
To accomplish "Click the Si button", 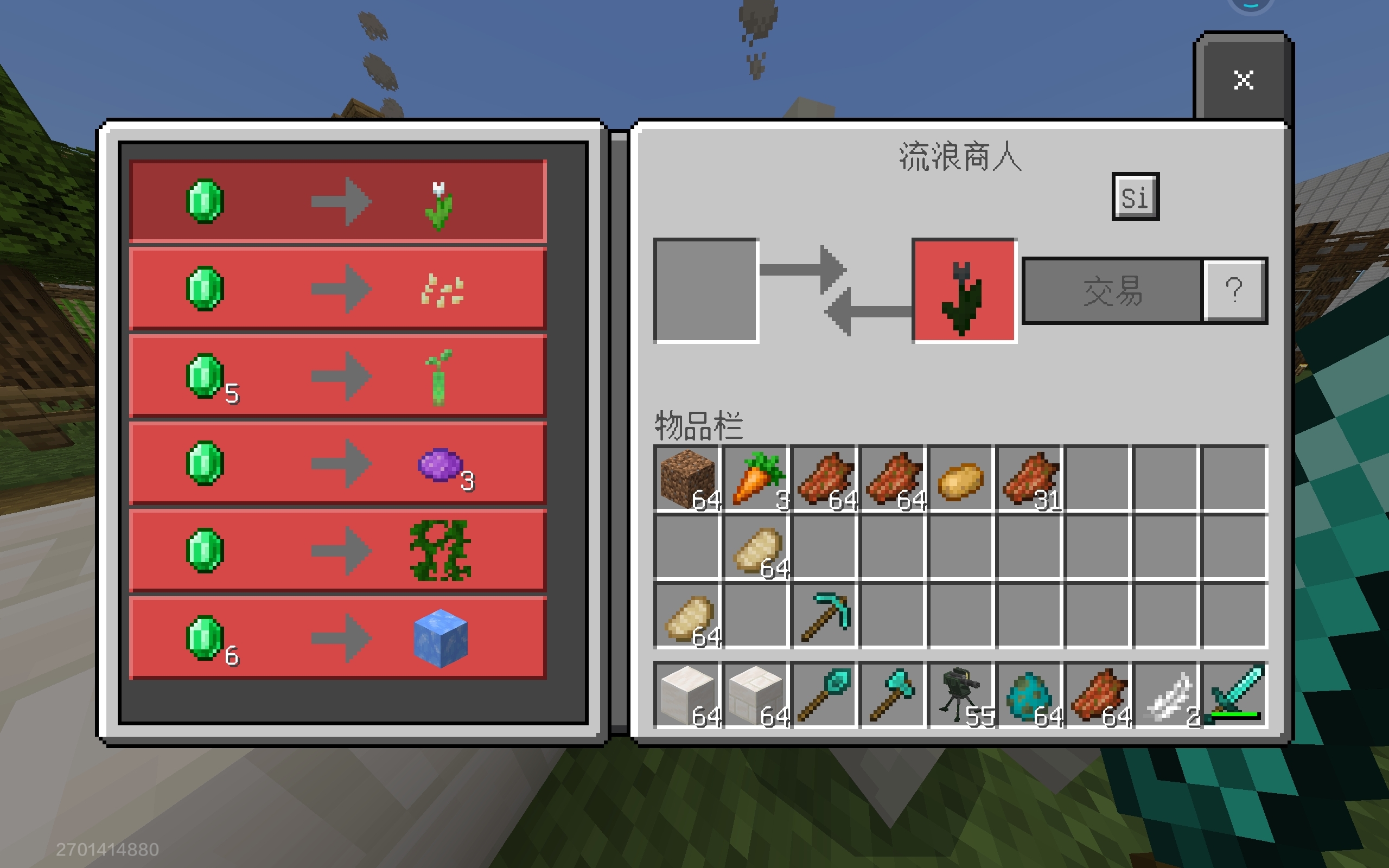I will [x=1135, y=197].
